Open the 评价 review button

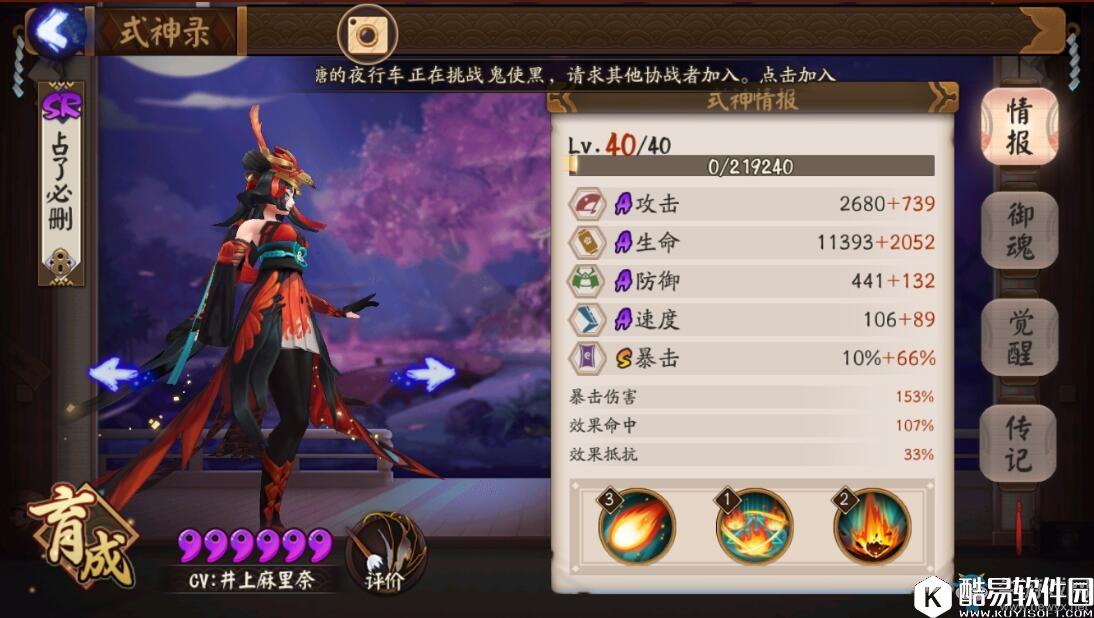pos(386,552)
